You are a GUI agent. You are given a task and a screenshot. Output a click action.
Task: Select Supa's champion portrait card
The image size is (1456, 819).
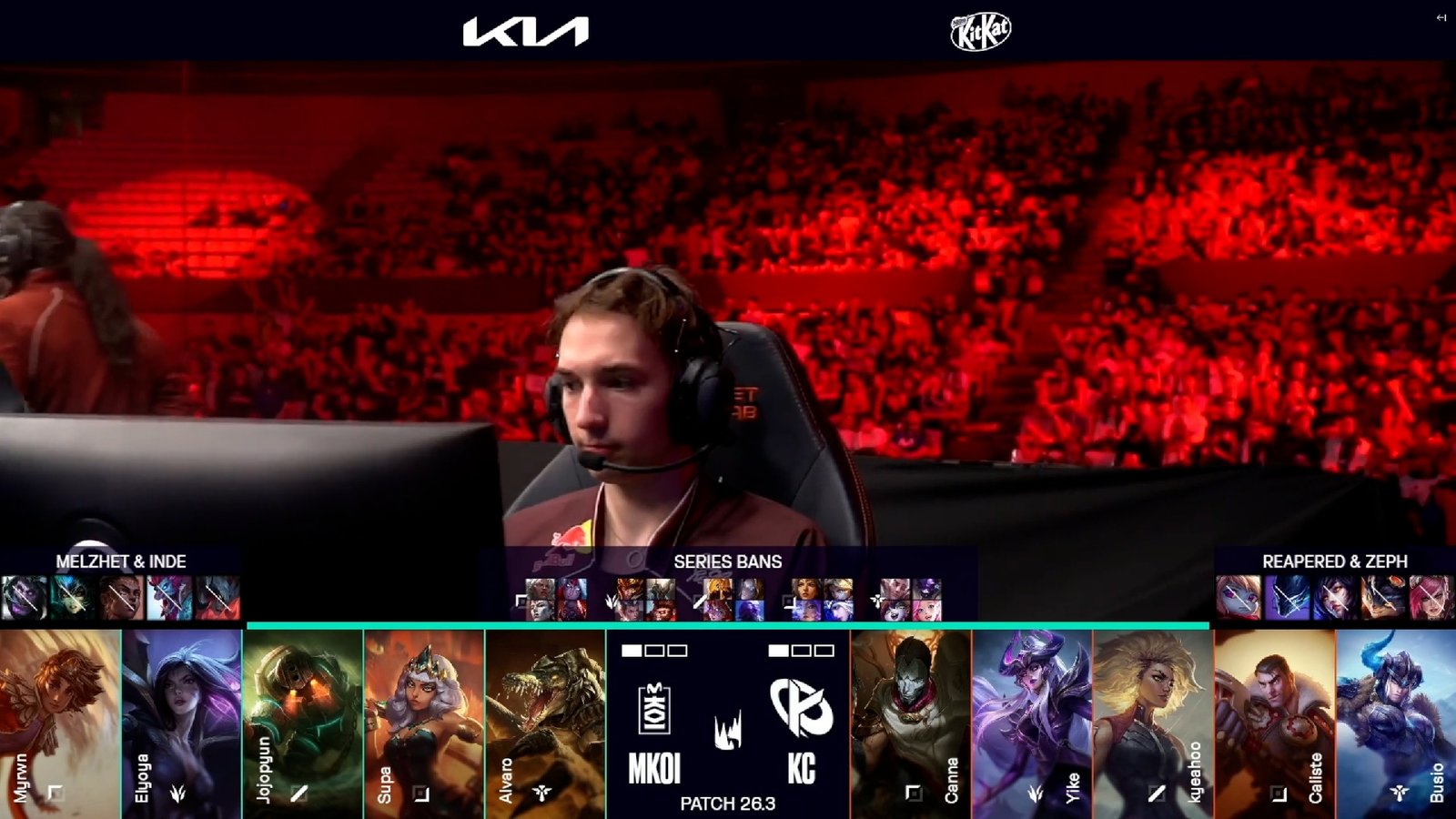coord(424,723)
